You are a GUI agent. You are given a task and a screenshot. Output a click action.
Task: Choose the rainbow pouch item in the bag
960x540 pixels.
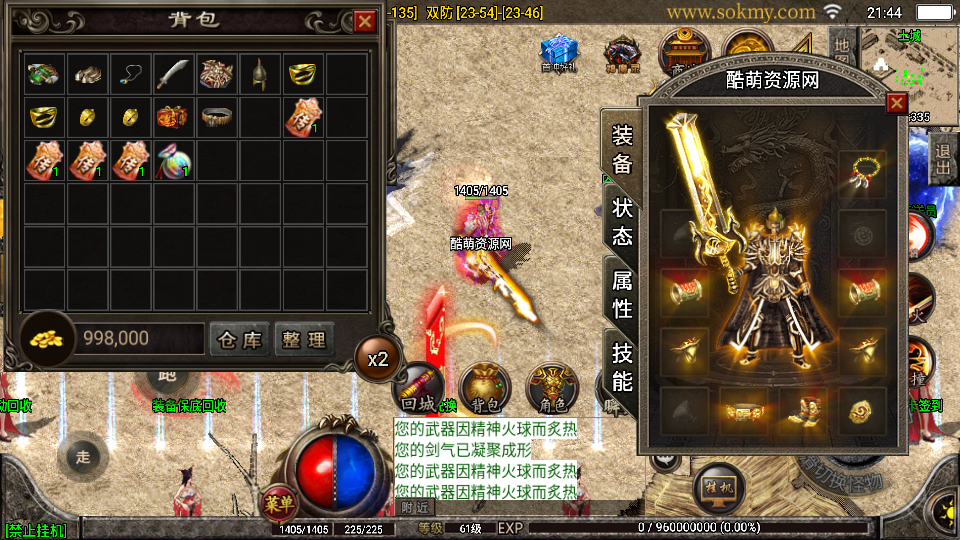pos(173,160)
